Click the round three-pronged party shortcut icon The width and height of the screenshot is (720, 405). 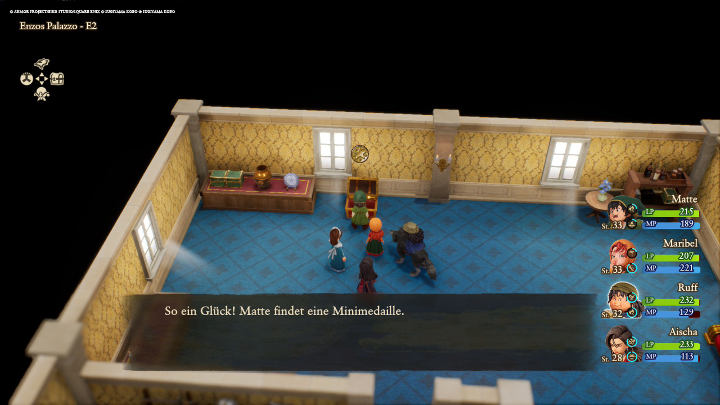[x=27, y=78]
